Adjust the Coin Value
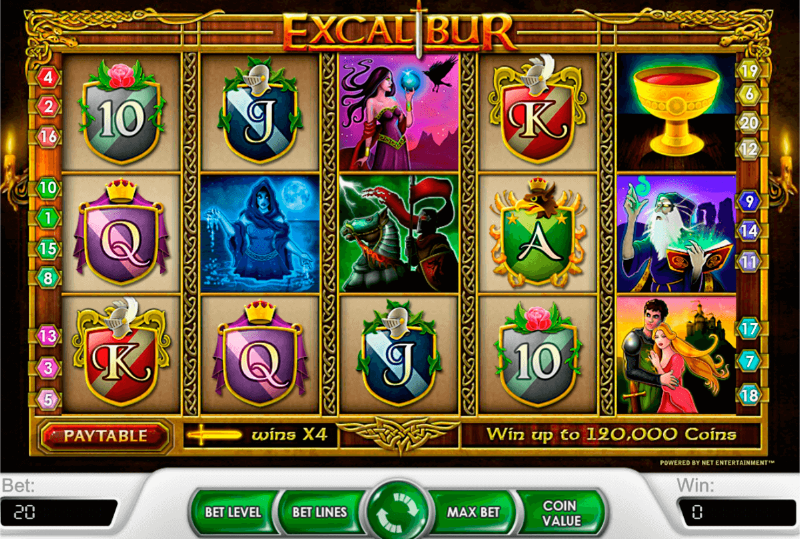 pos(560,512)
